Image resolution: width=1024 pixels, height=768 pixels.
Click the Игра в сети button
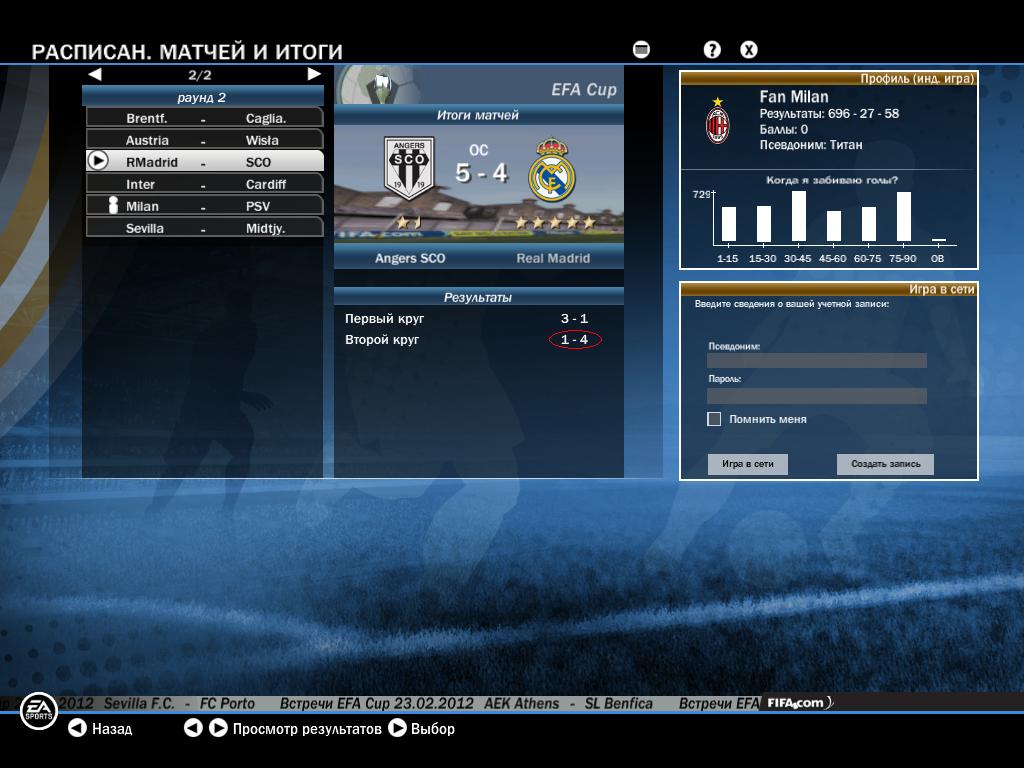coord(748,464)
